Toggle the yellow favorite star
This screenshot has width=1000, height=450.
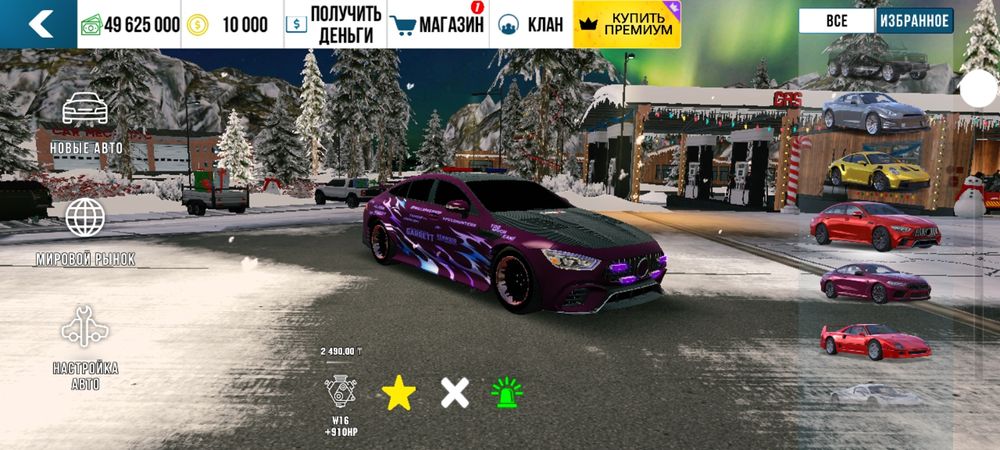click(x=398, y=393)
